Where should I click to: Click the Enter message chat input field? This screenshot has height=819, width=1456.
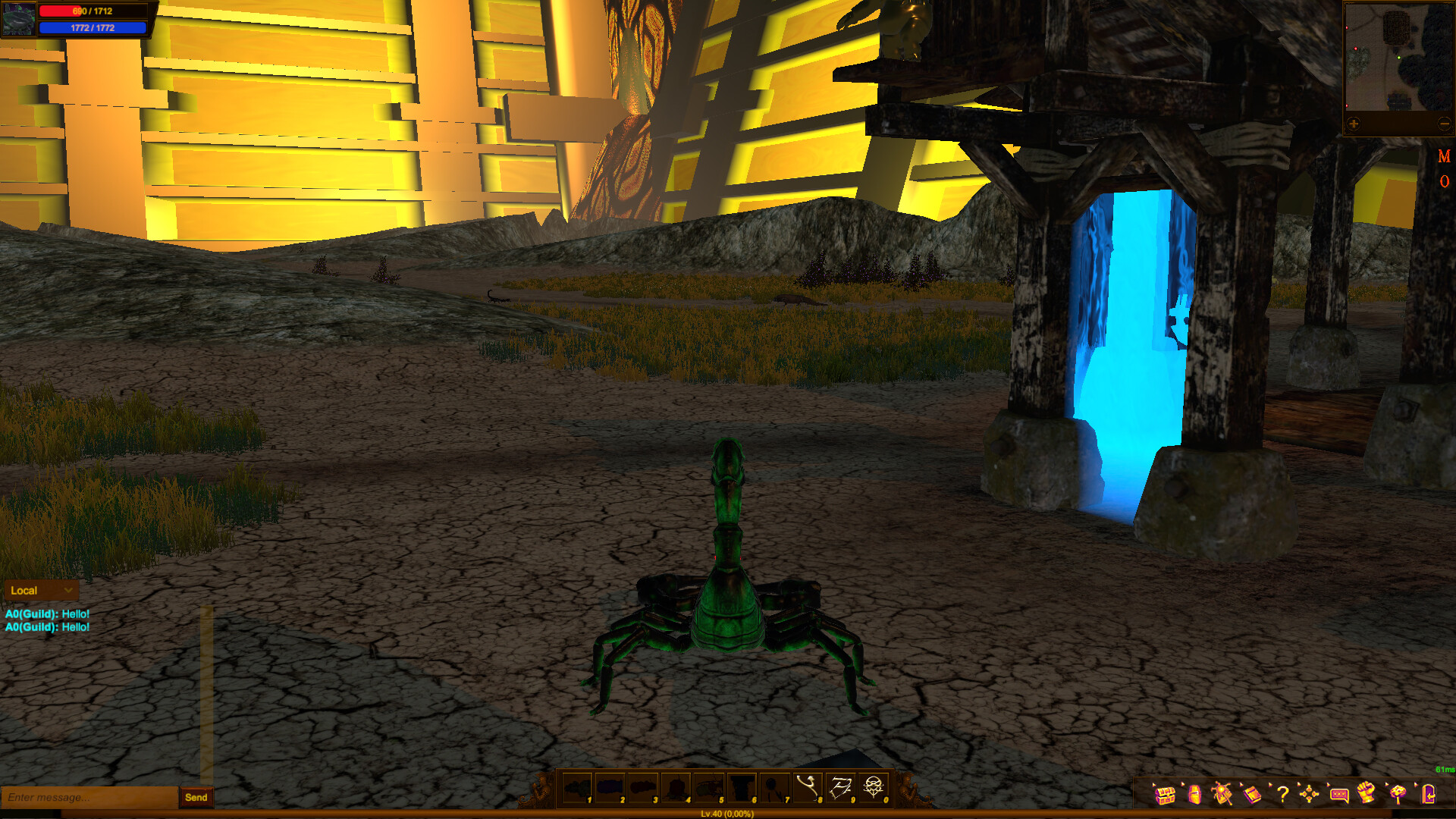coord(83,798)
